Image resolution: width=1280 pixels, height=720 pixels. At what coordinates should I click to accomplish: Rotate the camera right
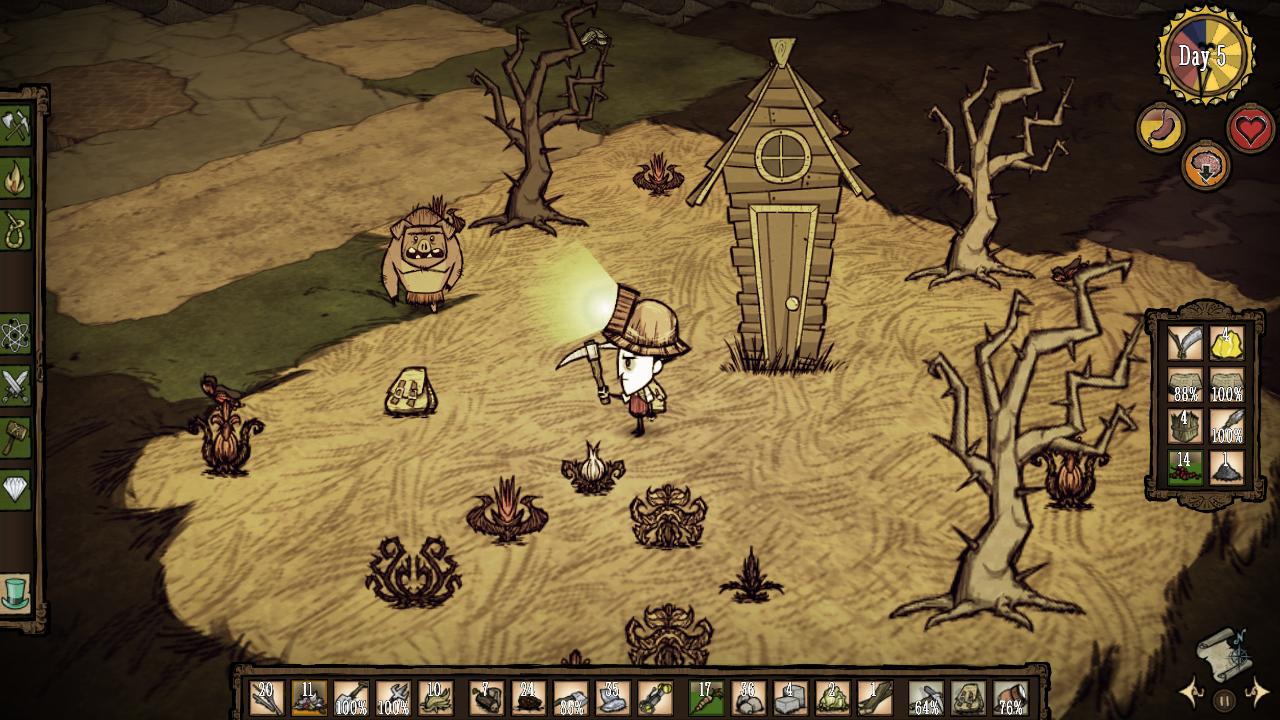[1258, 692]
